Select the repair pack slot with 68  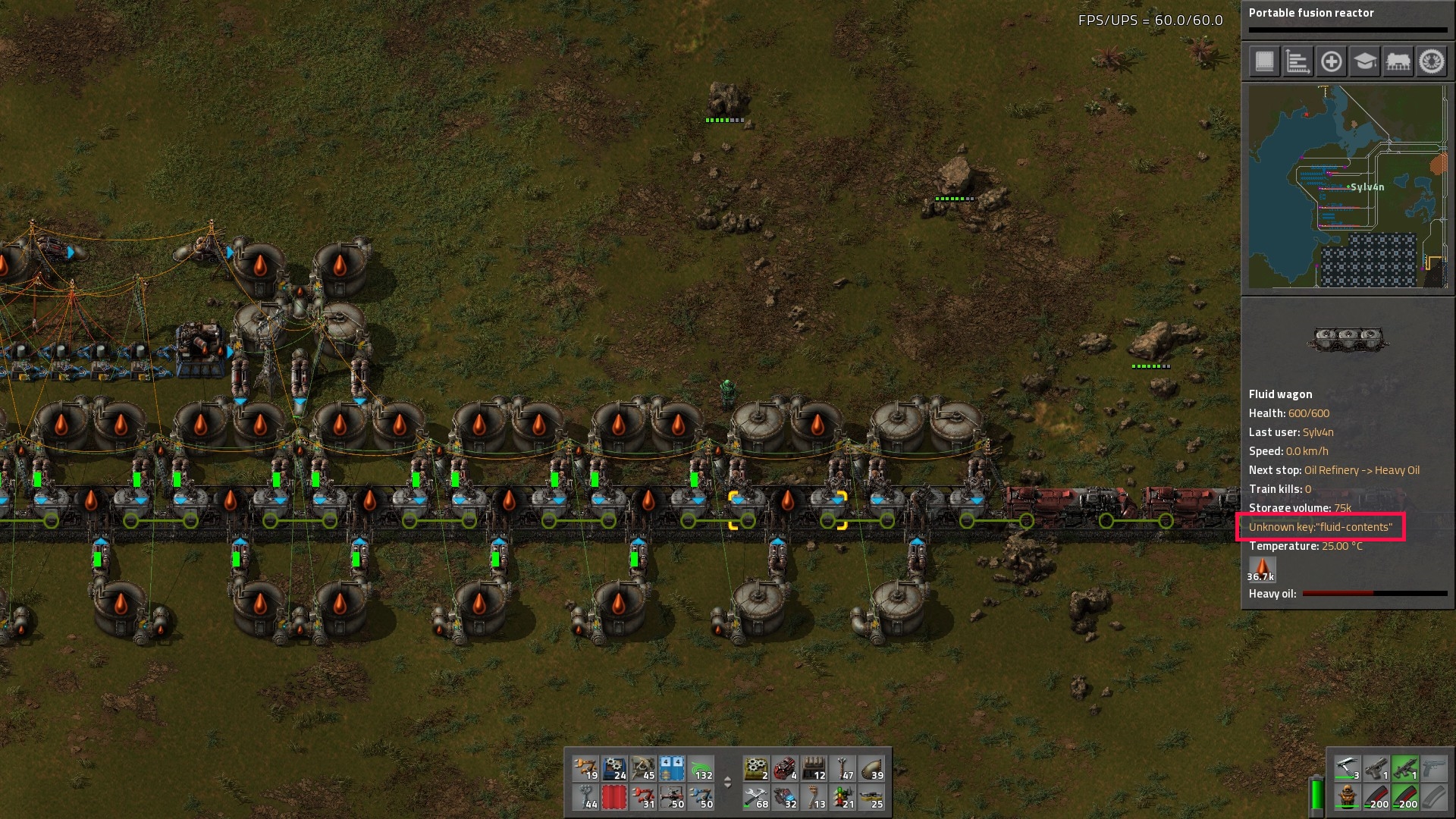(x=756, y=797)
